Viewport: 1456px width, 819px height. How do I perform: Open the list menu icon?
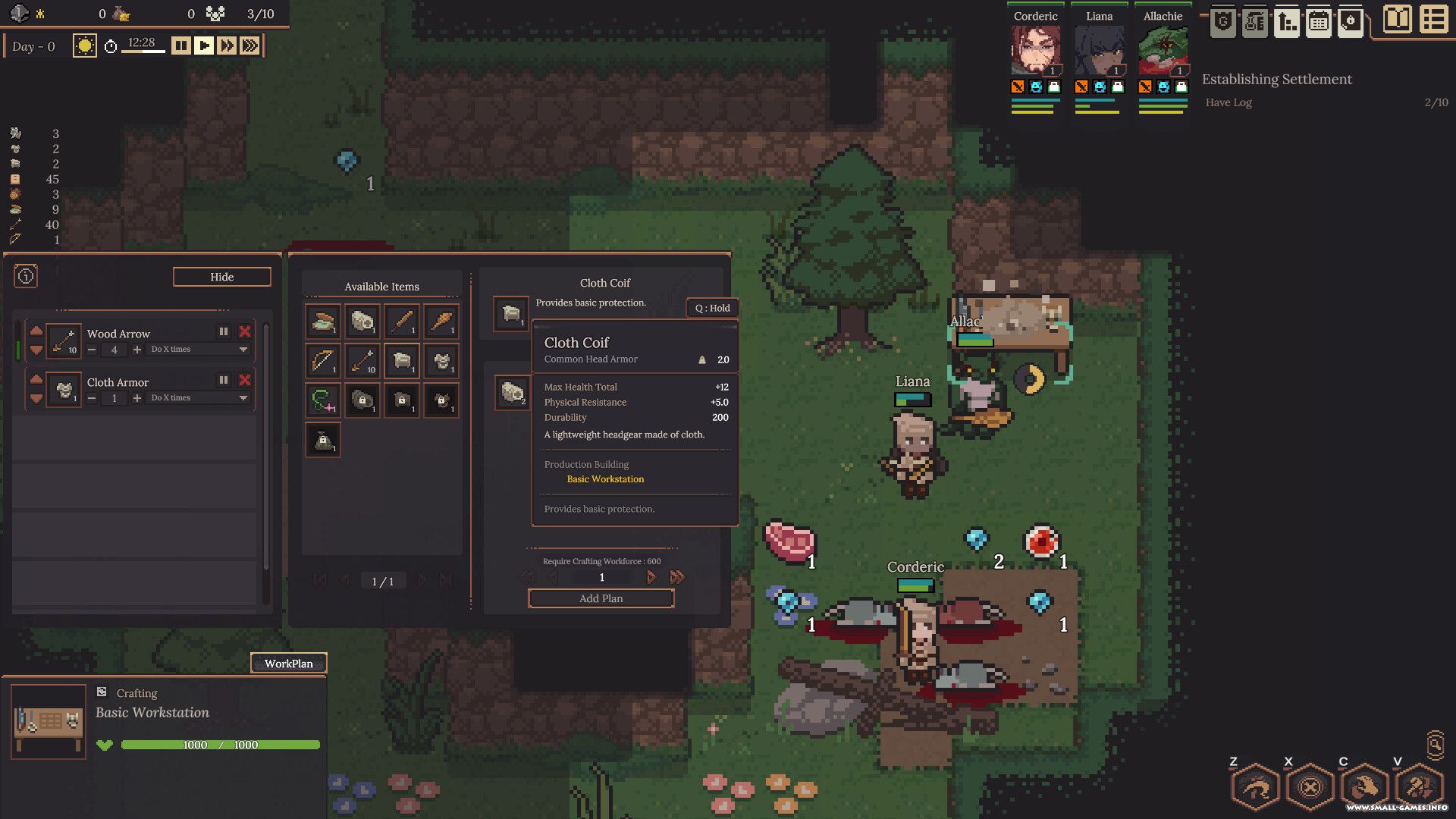(1433, 20)
